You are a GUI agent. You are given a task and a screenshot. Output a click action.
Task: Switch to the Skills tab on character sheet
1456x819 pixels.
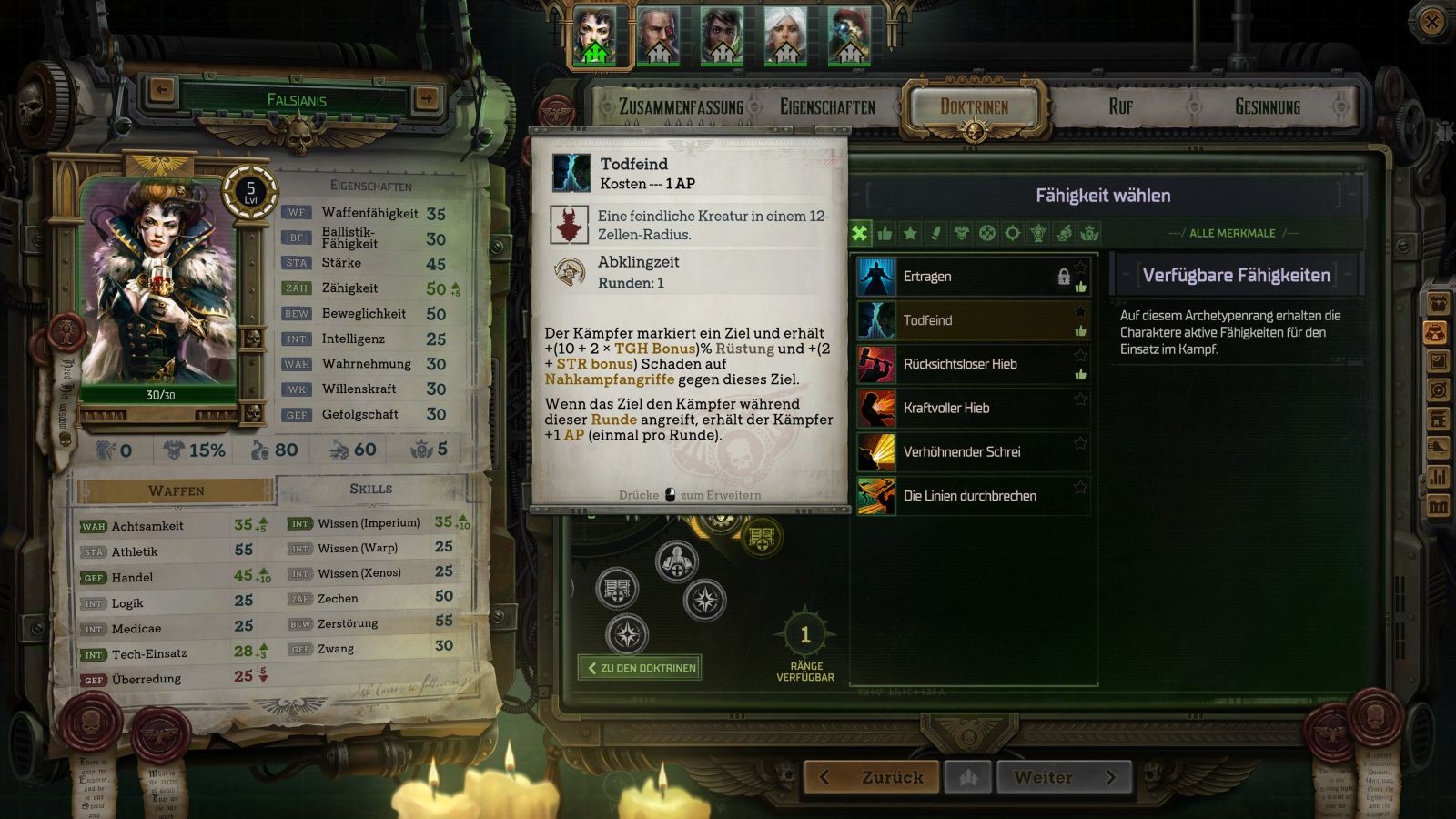(371, 490)
